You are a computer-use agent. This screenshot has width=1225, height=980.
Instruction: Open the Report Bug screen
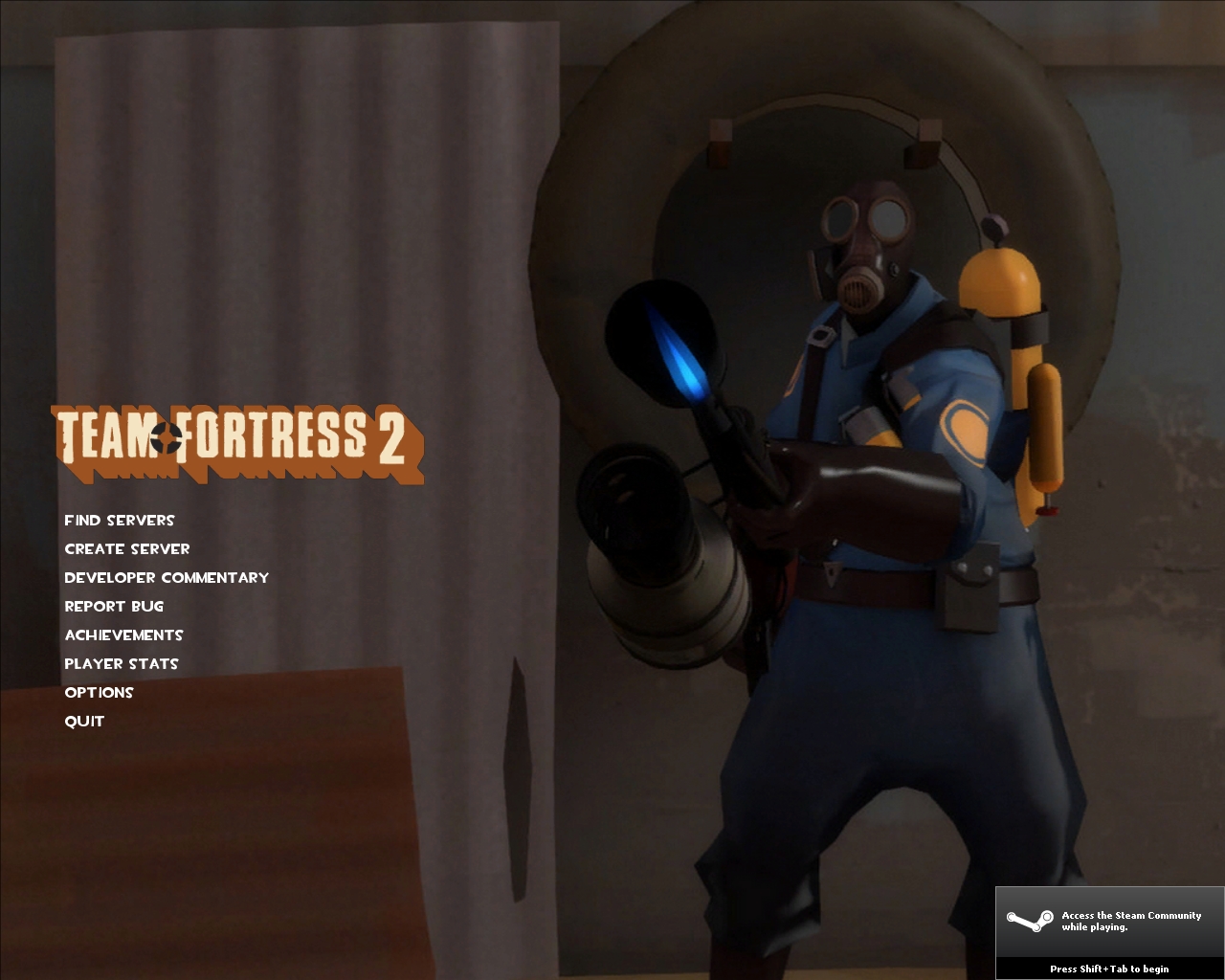coord(114,606)
